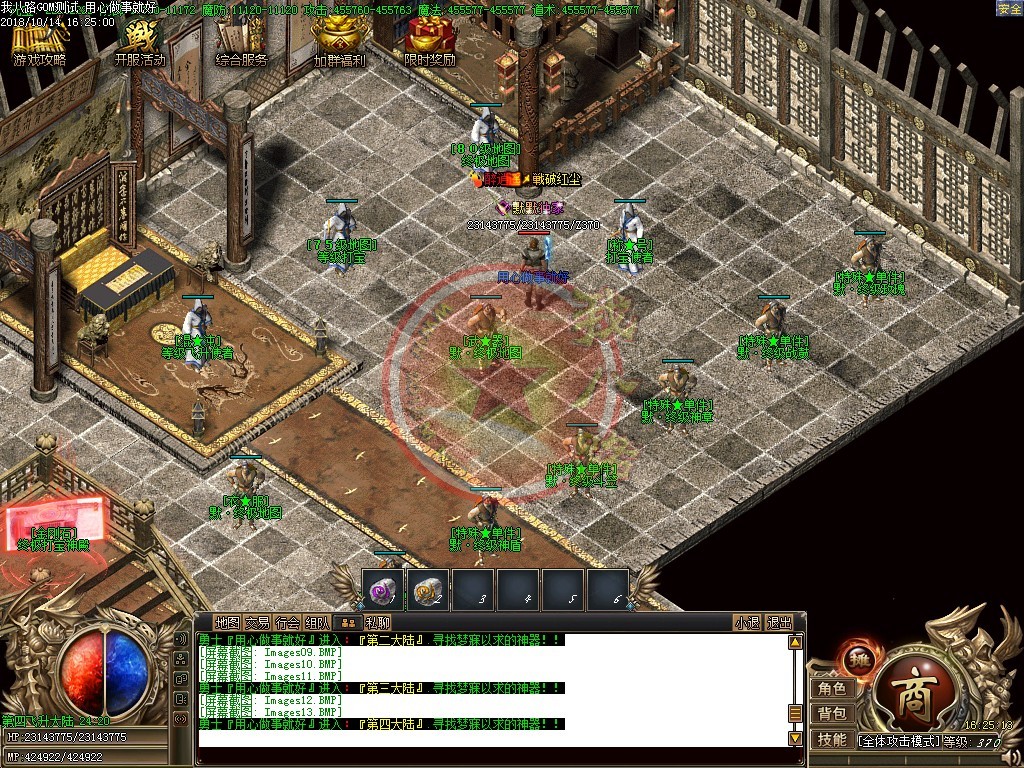Open the 角色 character panel
This screenshot has height=768, width=1024.
click(832, 688)
